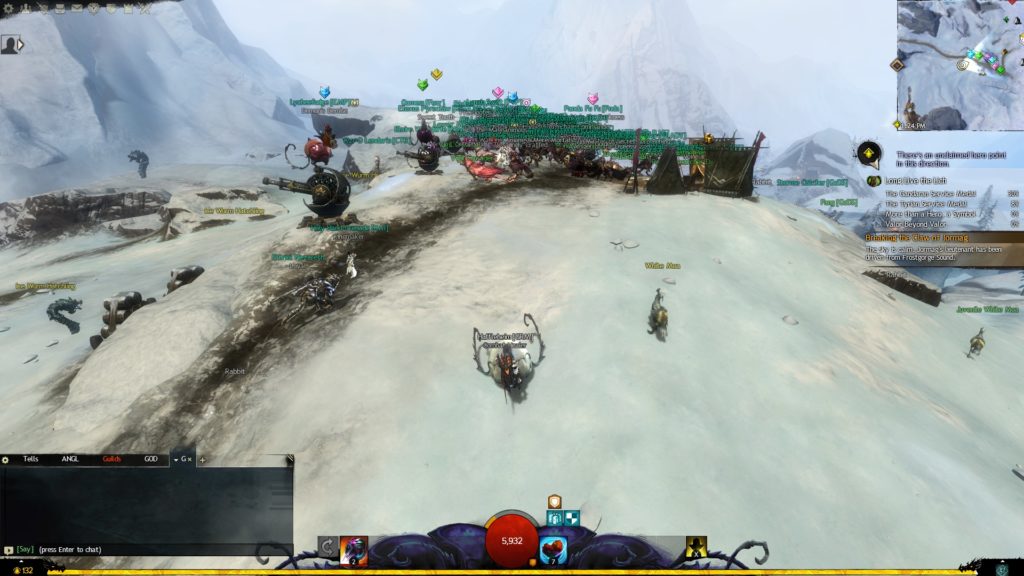Viewport: 1024px width, 576px height.
Task: Activate the healing skill numbered 7
Action: tap(553, 550)
